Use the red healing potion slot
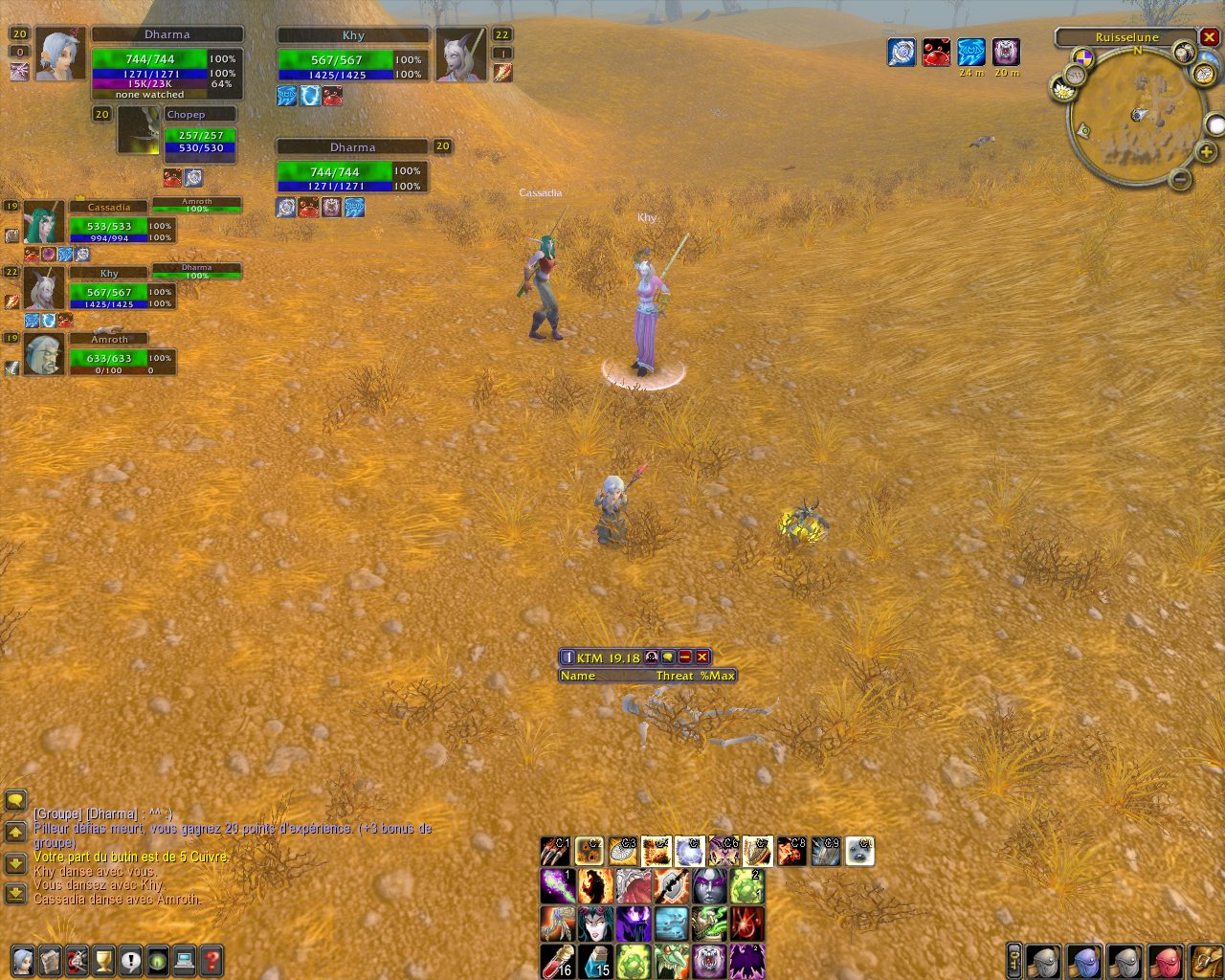Image resolution: width=1225 pixels, height=980 pixels. tap(557, 961)
